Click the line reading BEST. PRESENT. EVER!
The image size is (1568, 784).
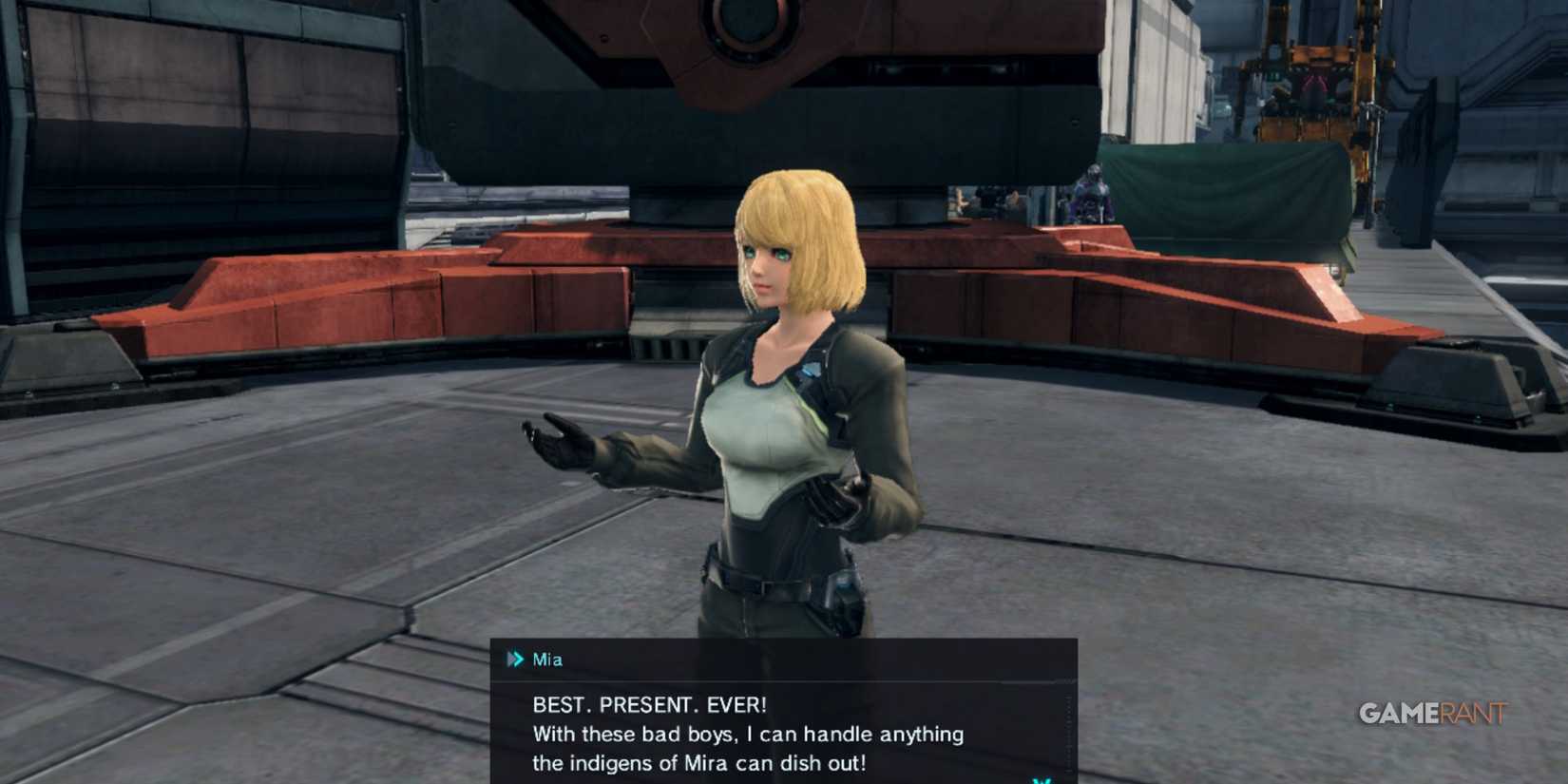click(647, 705)
